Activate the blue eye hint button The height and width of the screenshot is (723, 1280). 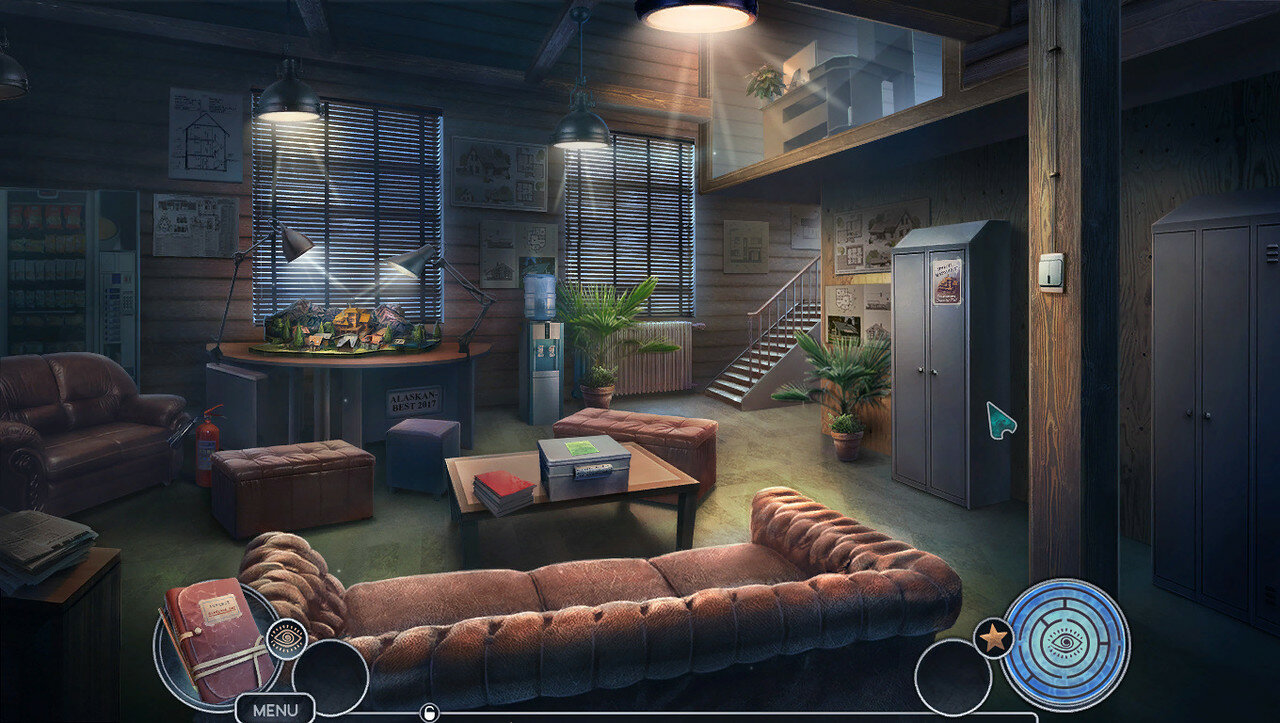coord(1065,644)
